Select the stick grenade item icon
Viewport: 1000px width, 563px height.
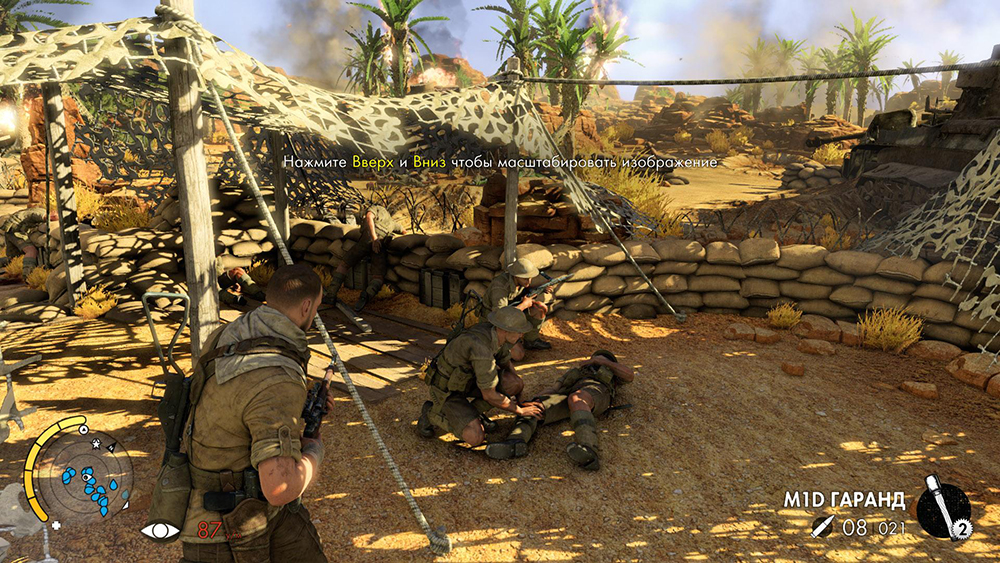[942, 508]
